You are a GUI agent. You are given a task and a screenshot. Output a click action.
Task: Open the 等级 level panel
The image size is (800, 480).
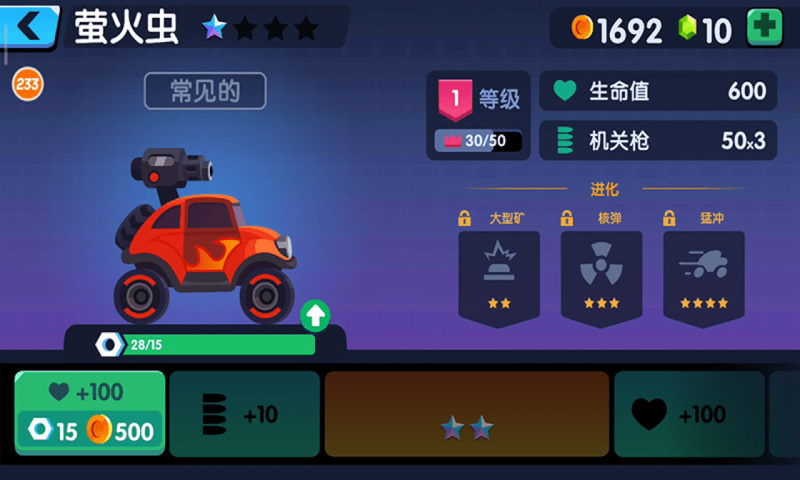480,115
